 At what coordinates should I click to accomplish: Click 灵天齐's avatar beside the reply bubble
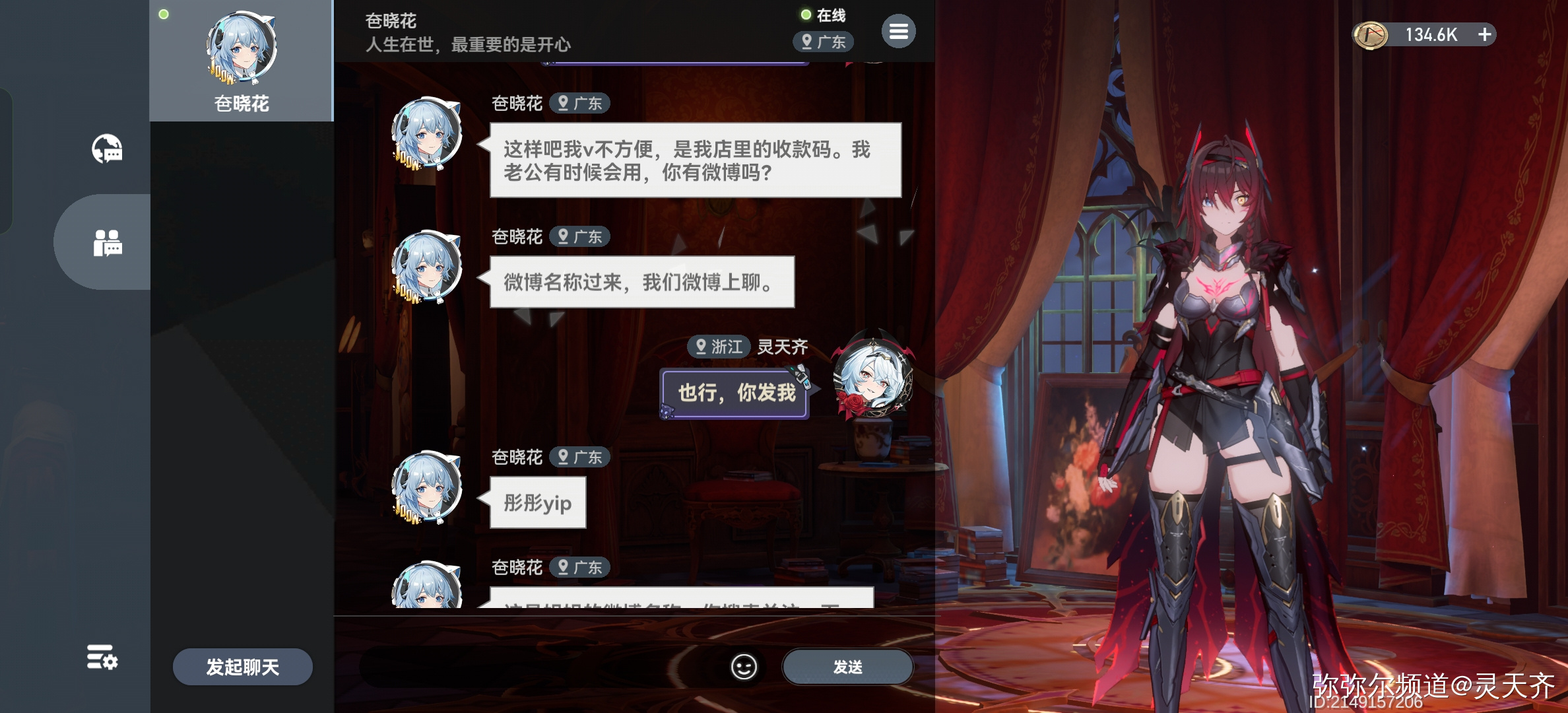[872, 390]
